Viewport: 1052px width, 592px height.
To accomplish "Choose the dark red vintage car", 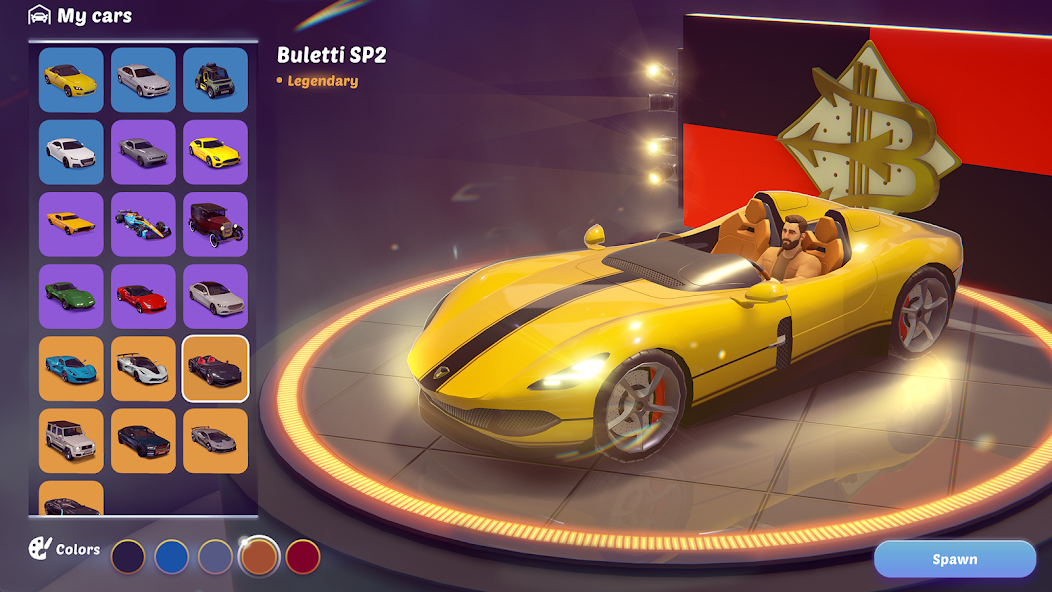I will pos(215,224).
